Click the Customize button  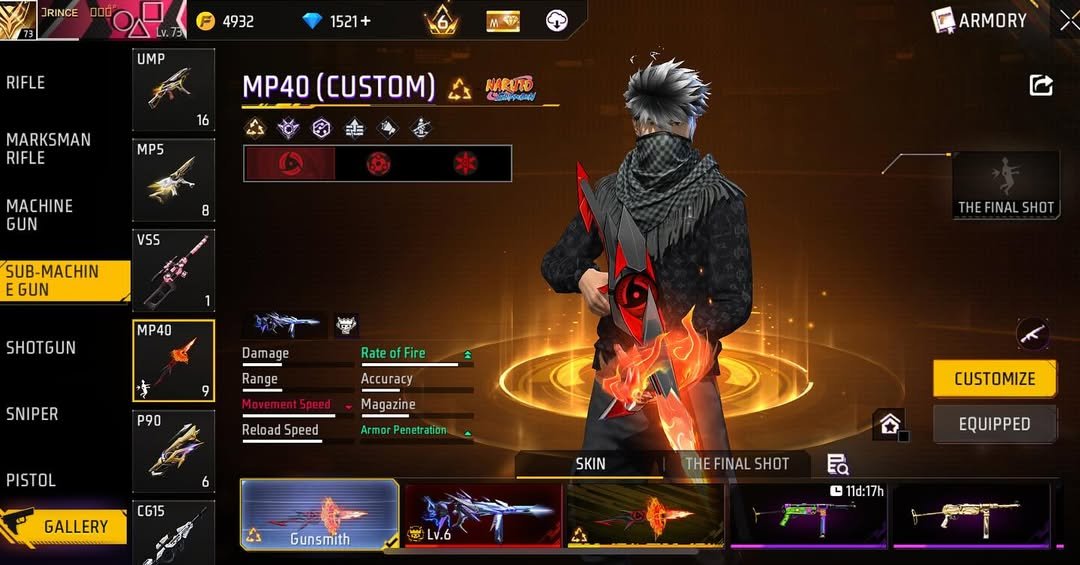click(994, 379)
